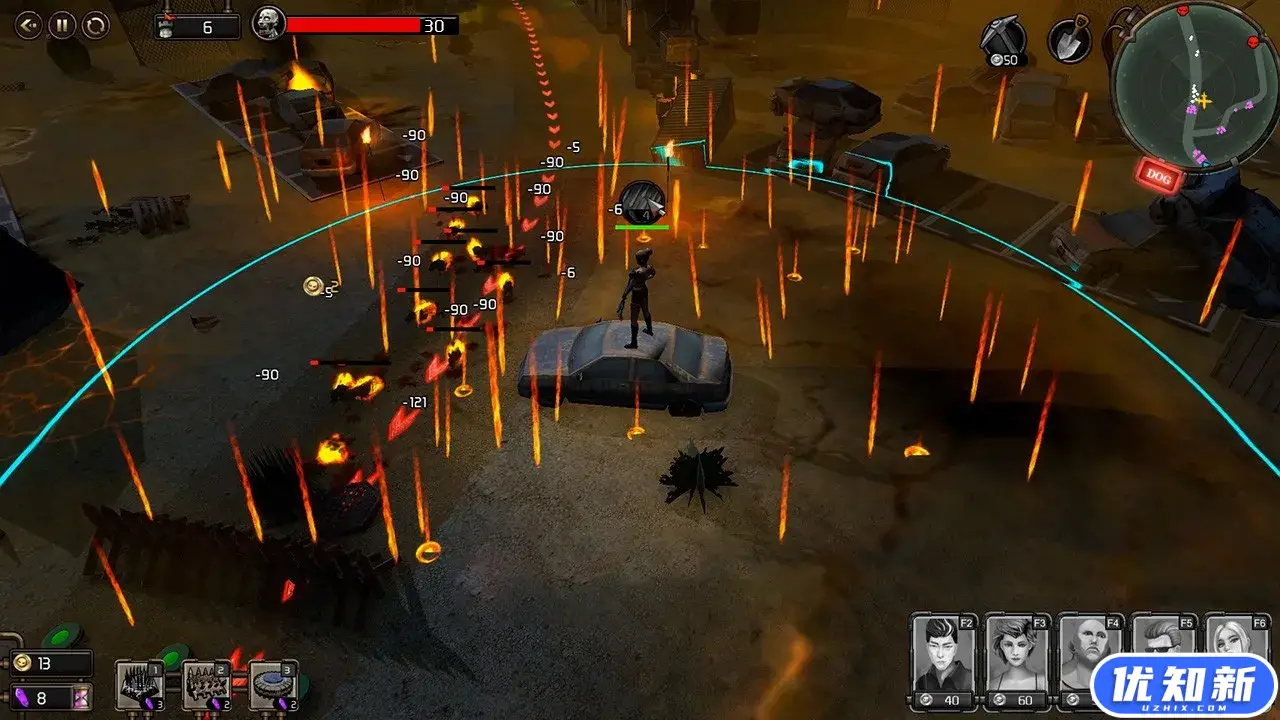Pause the game
The image size is (1280, 720).
62,25
